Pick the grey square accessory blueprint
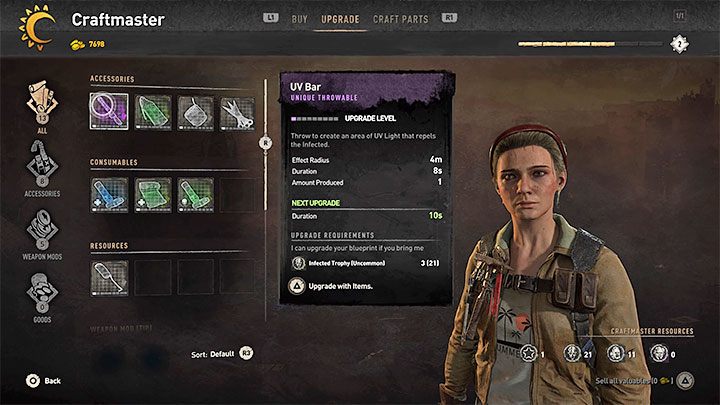Screen dimensions: 720x405 [195, 112]
